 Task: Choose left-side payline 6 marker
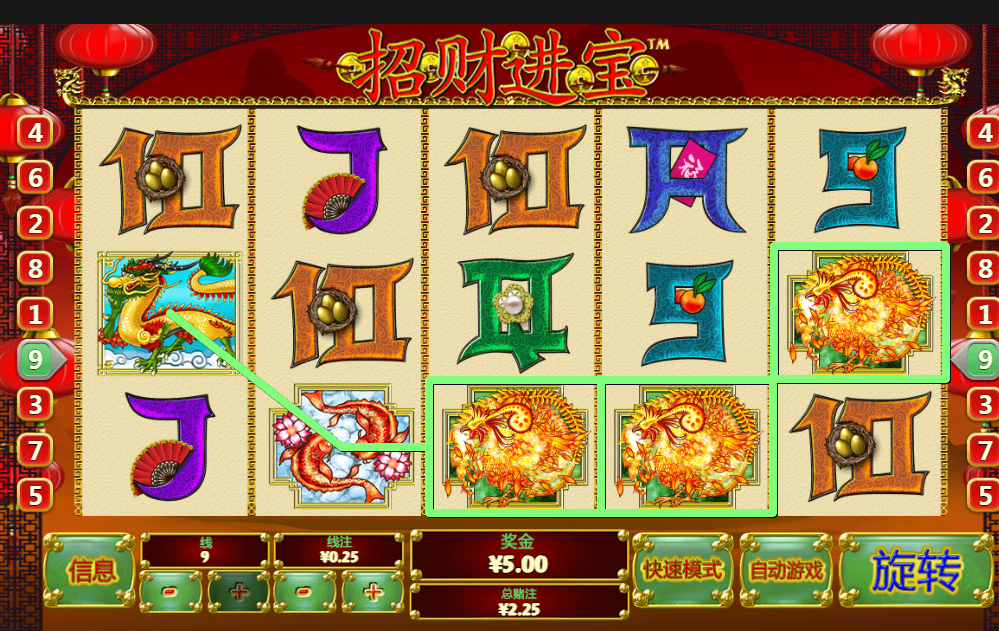click(35, 178)
